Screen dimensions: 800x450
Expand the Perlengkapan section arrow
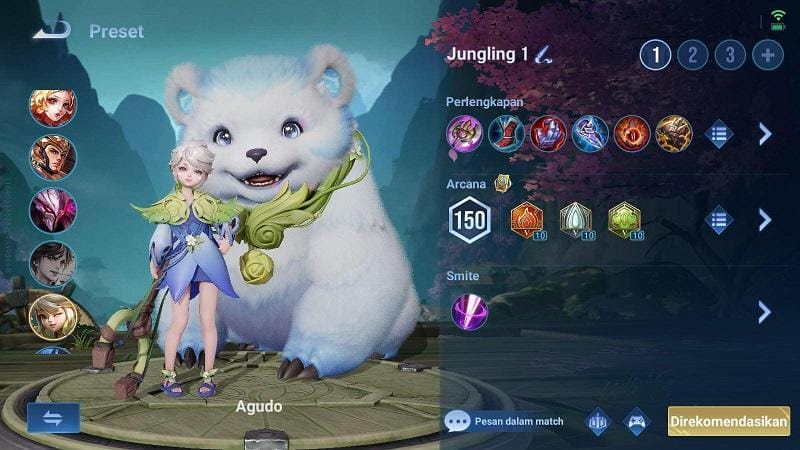(765, 134)
